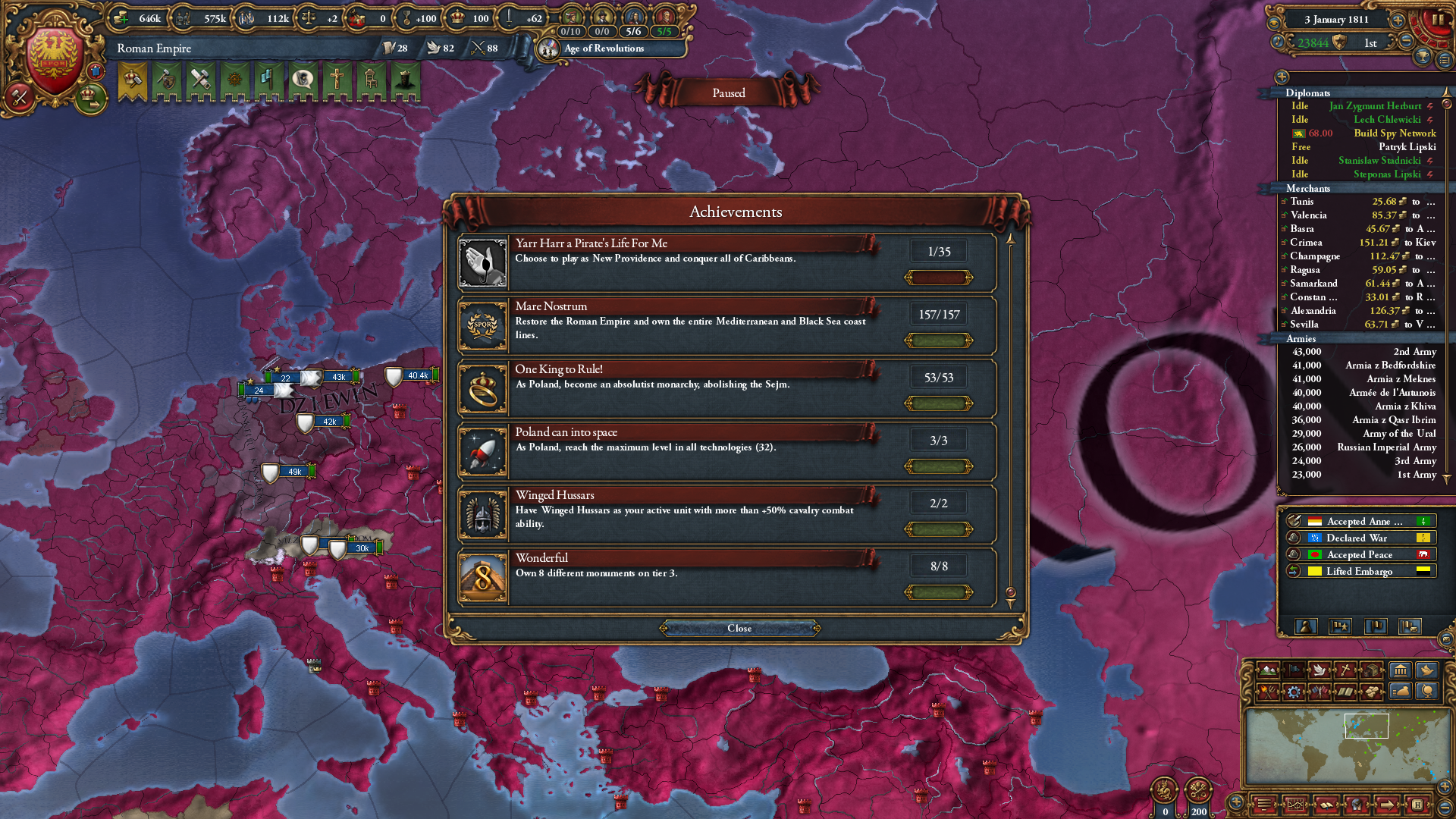Switch to revolt risk mapmode with torch icon
The image size is (1456, 819).
coord(1268,692)
